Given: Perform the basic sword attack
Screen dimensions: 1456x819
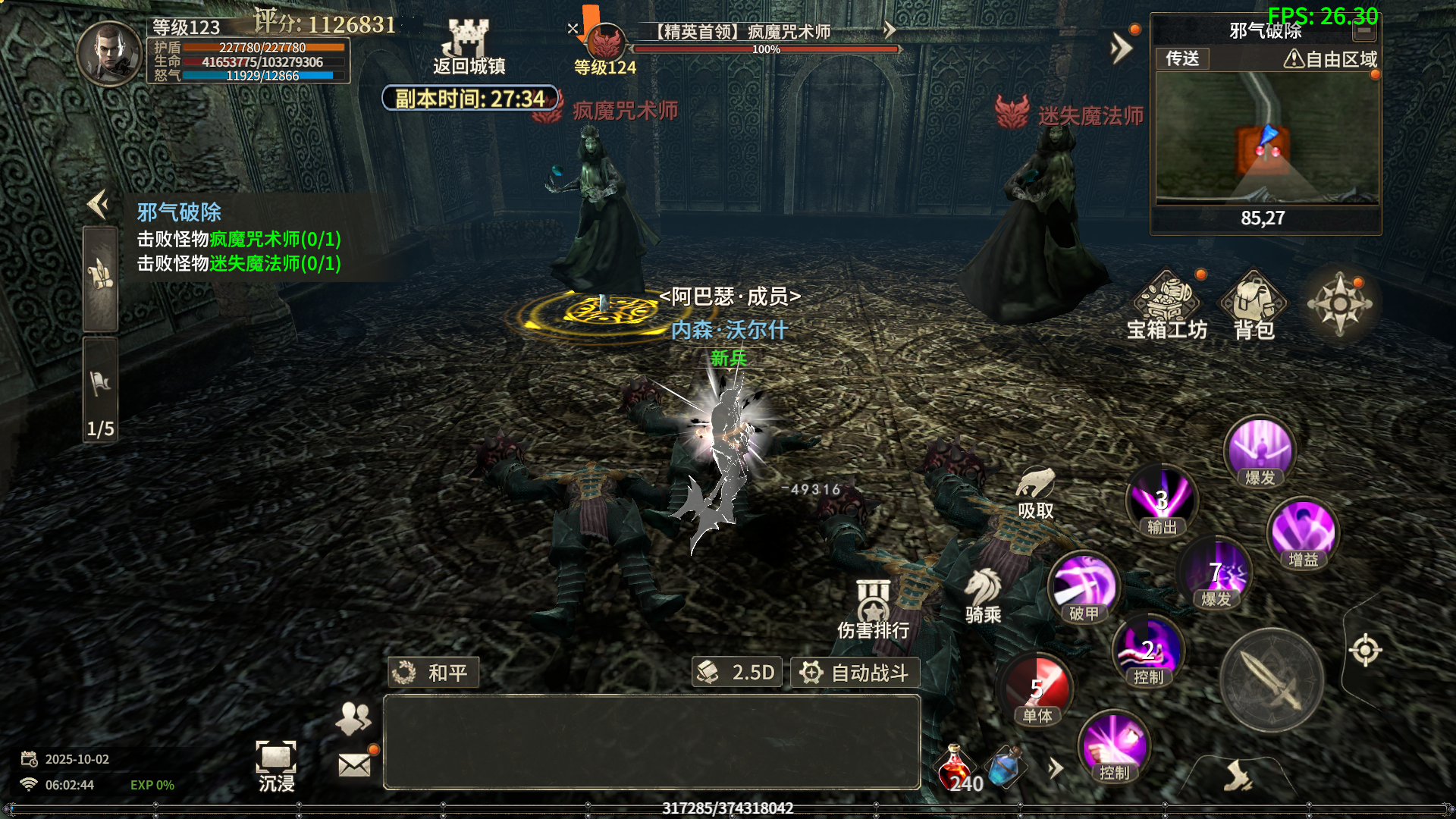Looking at the screenshot, I should click(x=1272, y=679).
